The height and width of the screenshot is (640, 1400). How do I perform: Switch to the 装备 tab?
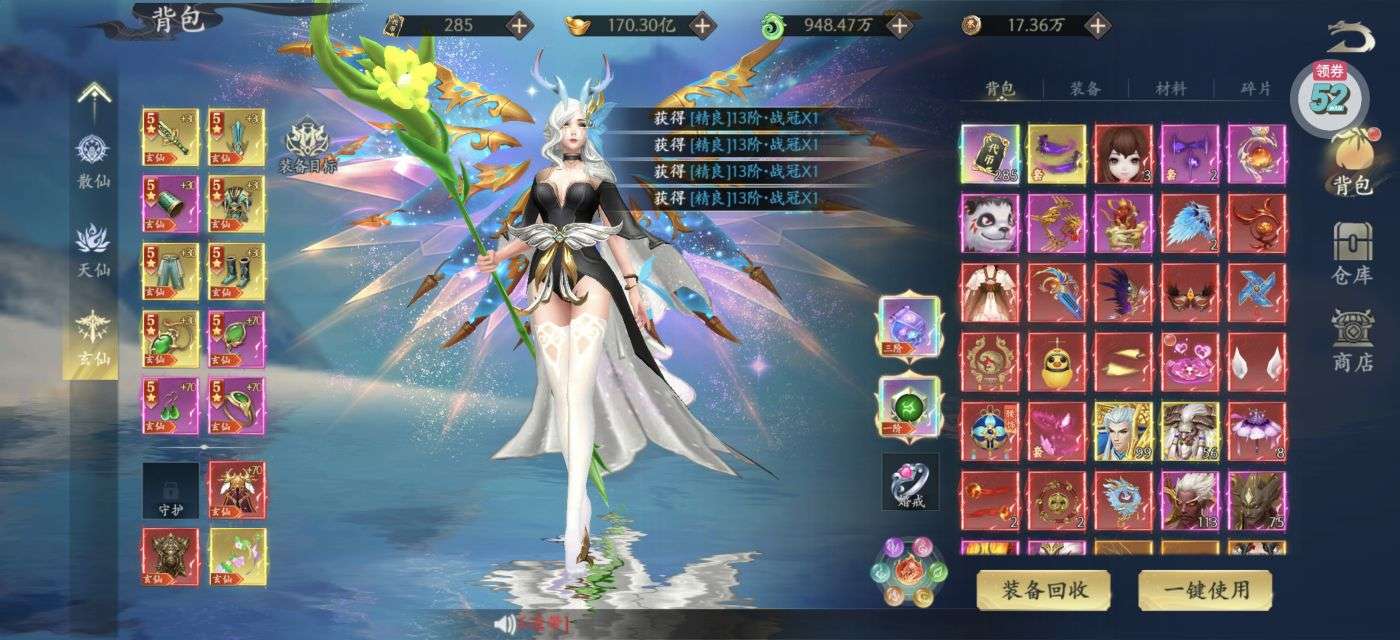tap(1085, 89)
